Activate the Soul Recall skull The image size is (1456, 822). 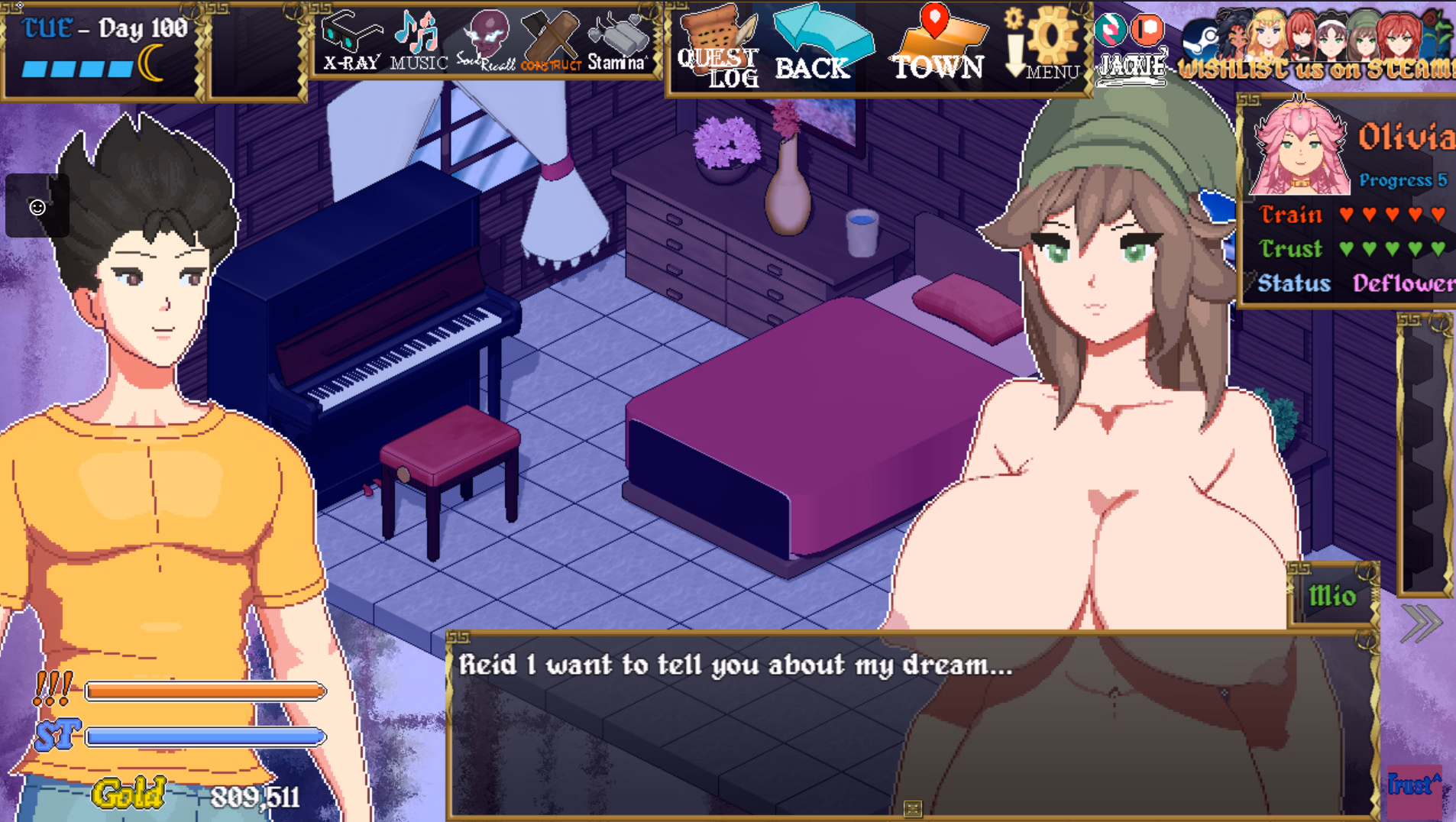point(487,42)
